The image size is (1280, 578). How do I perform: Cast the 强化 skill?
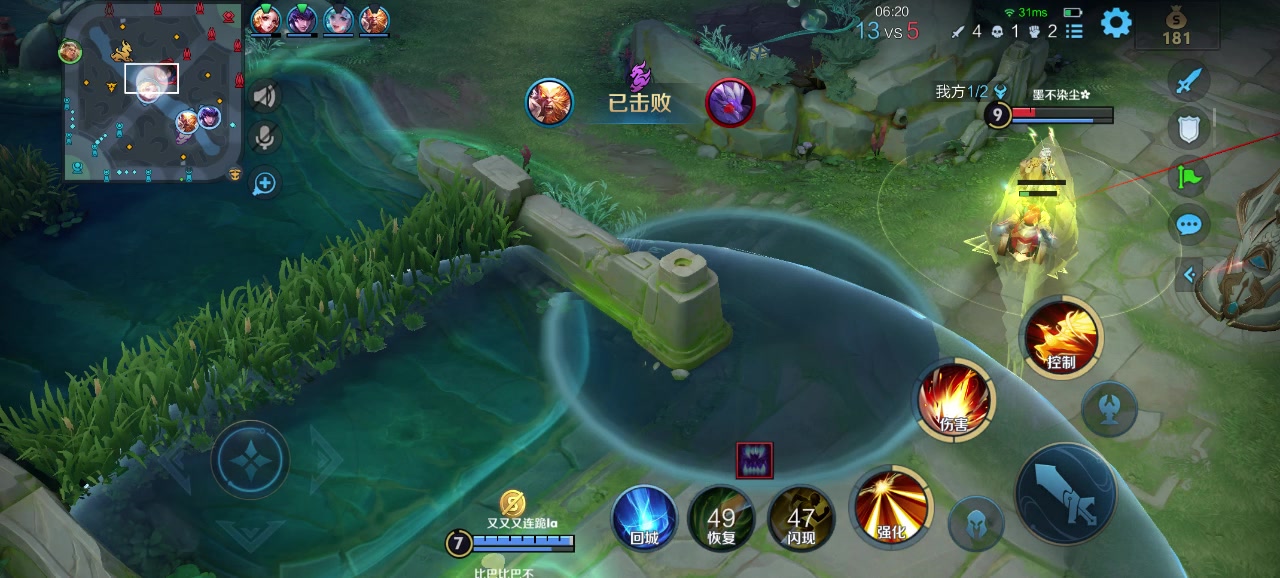890,503
